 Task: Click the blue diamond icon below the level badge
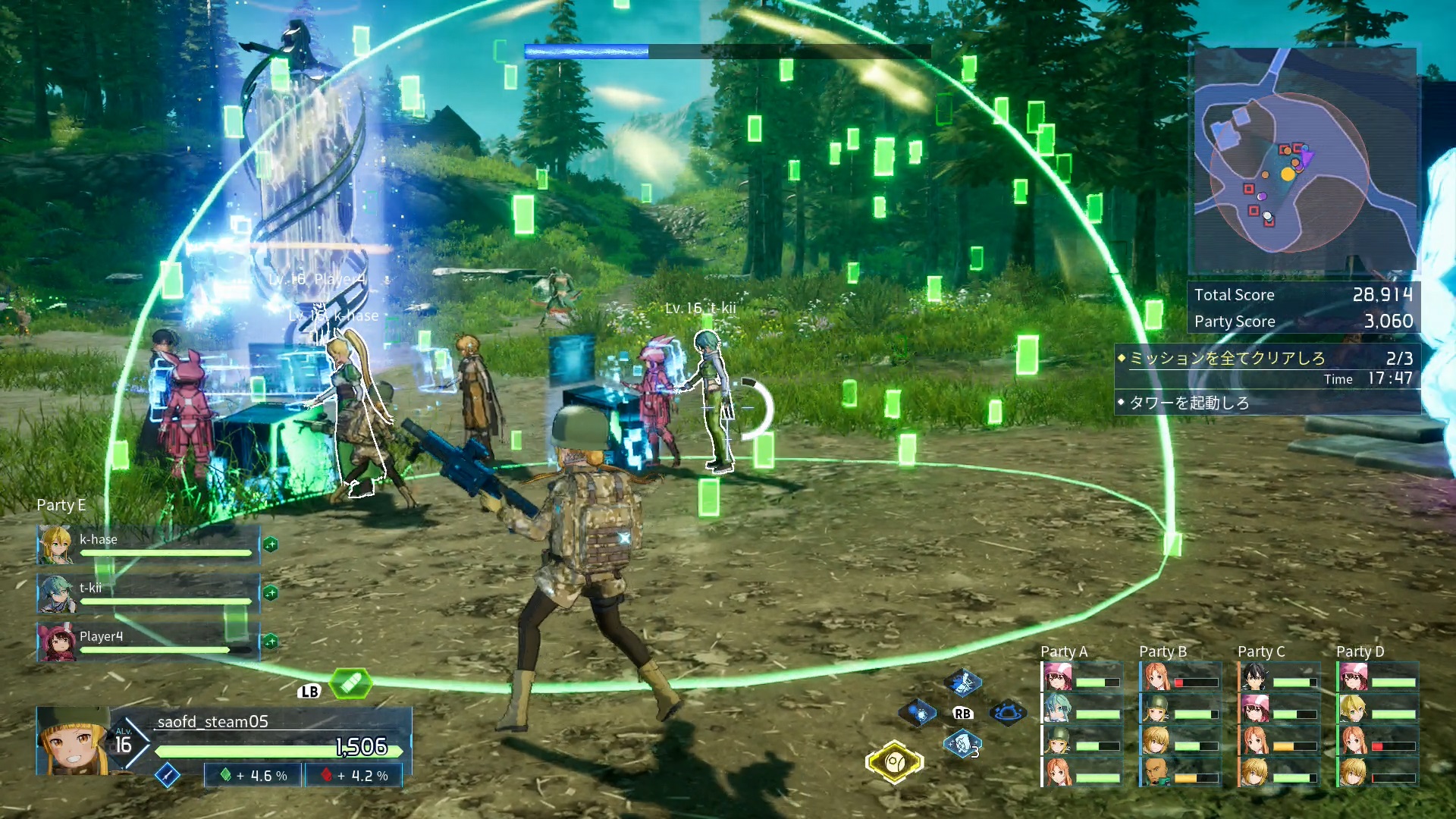(168, 775)
